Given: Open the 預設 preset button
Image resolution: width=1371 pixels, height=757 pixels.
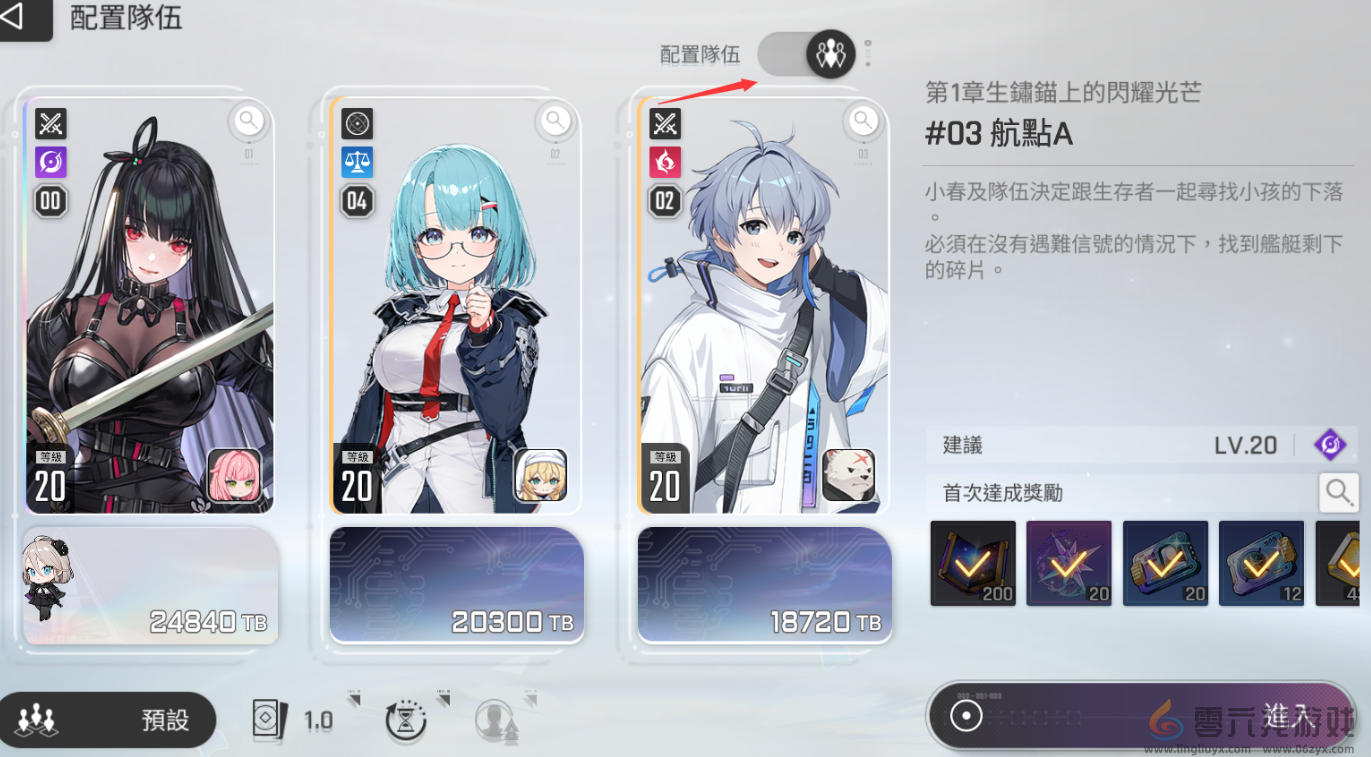Looking at the screenshot, I should (x=108, y=719).
